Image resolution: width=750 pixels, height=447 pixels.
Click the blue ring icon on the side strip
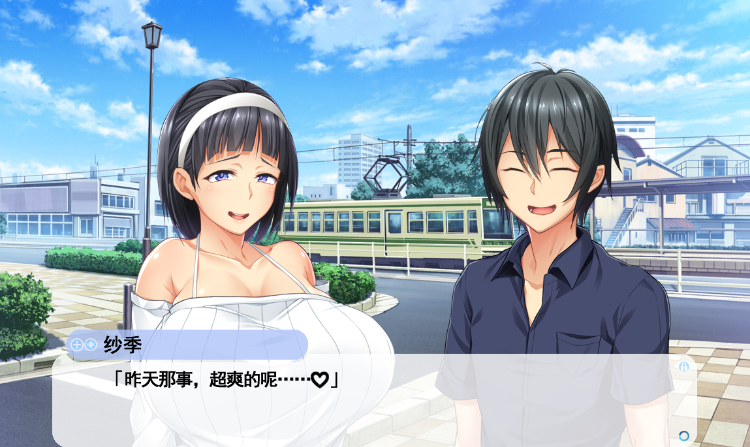[x=684, y=435]
